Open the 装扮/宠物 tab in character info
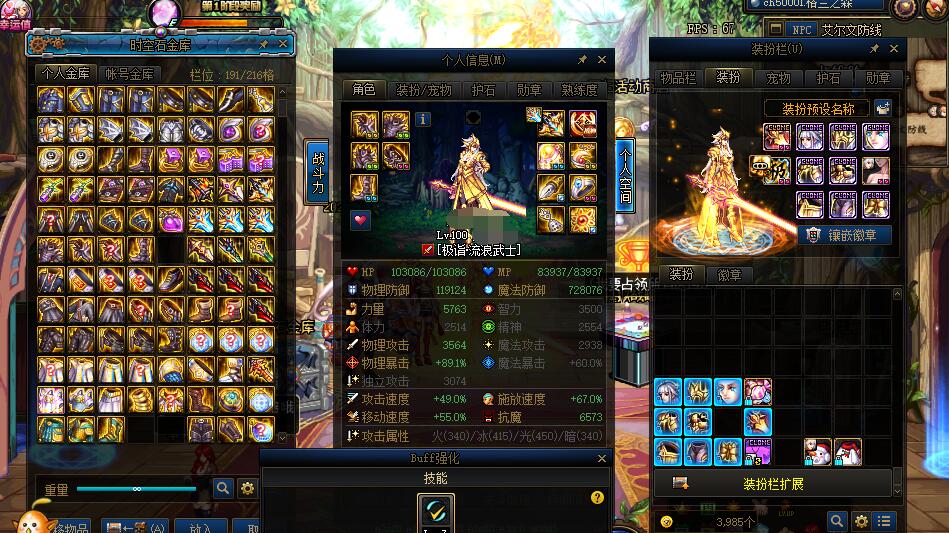Viewport: 949px width, 533px height. [419, 90]
